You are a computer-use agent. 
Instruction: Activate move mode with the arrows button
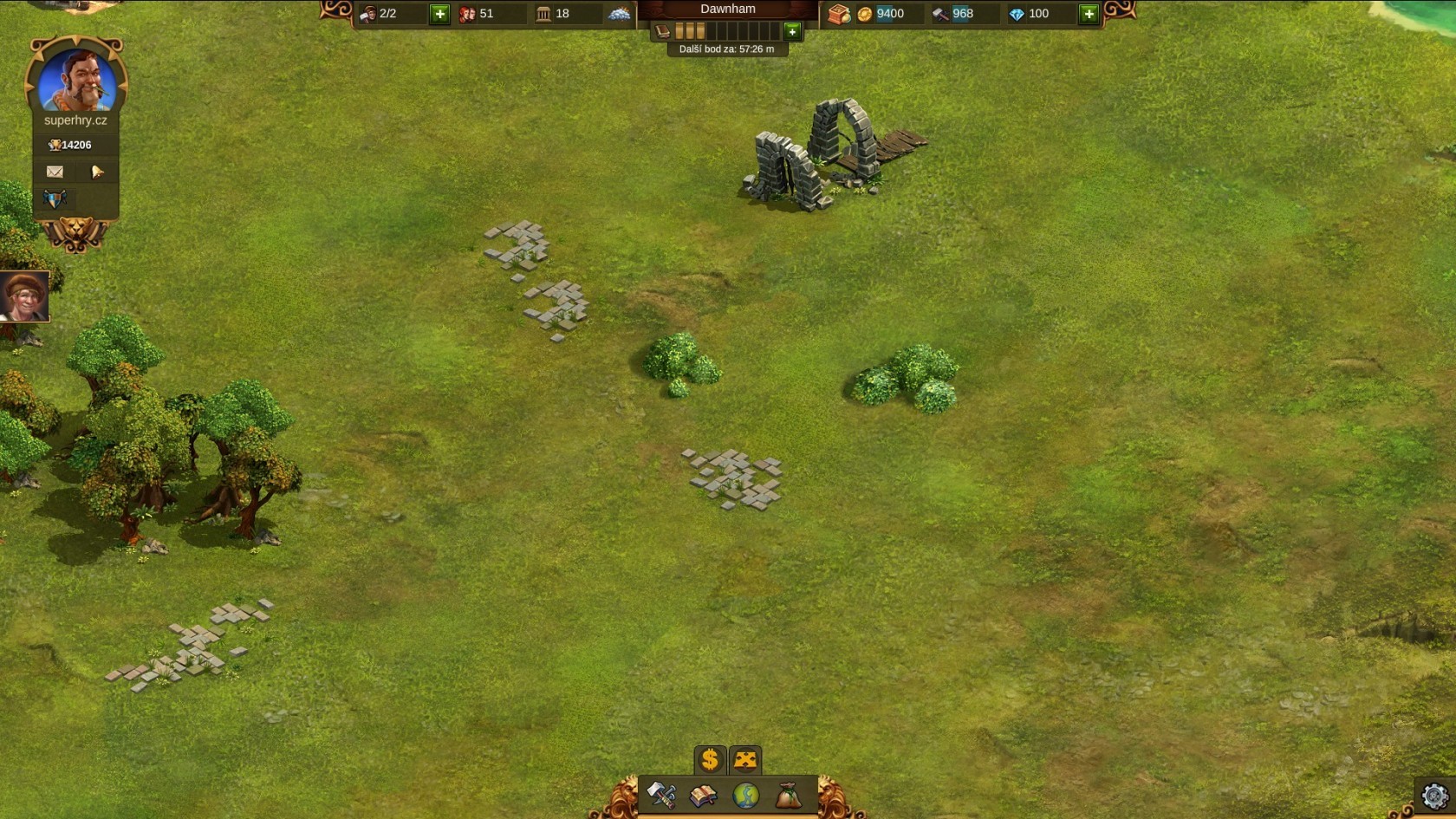(x=745, y=760)
